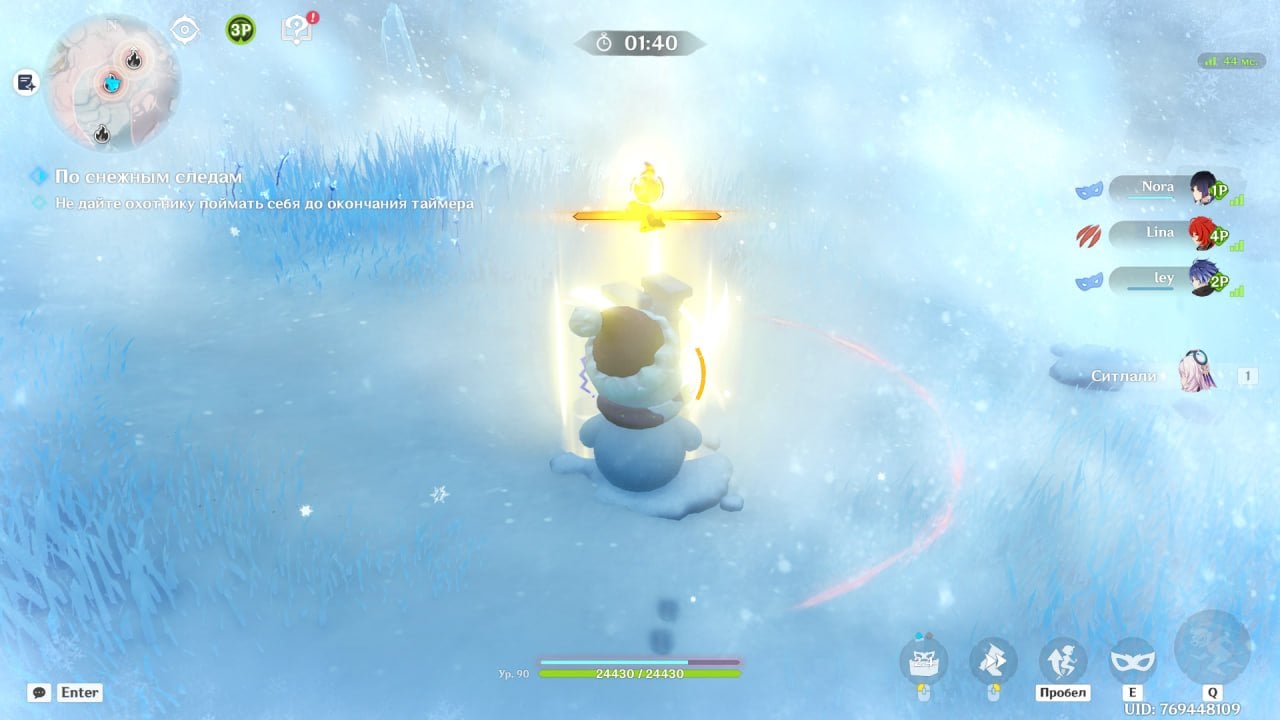Activate the fragmented arrow shape skill
Image resolution: width=1280 pixels, height=720 pixels.
(993, 660)
